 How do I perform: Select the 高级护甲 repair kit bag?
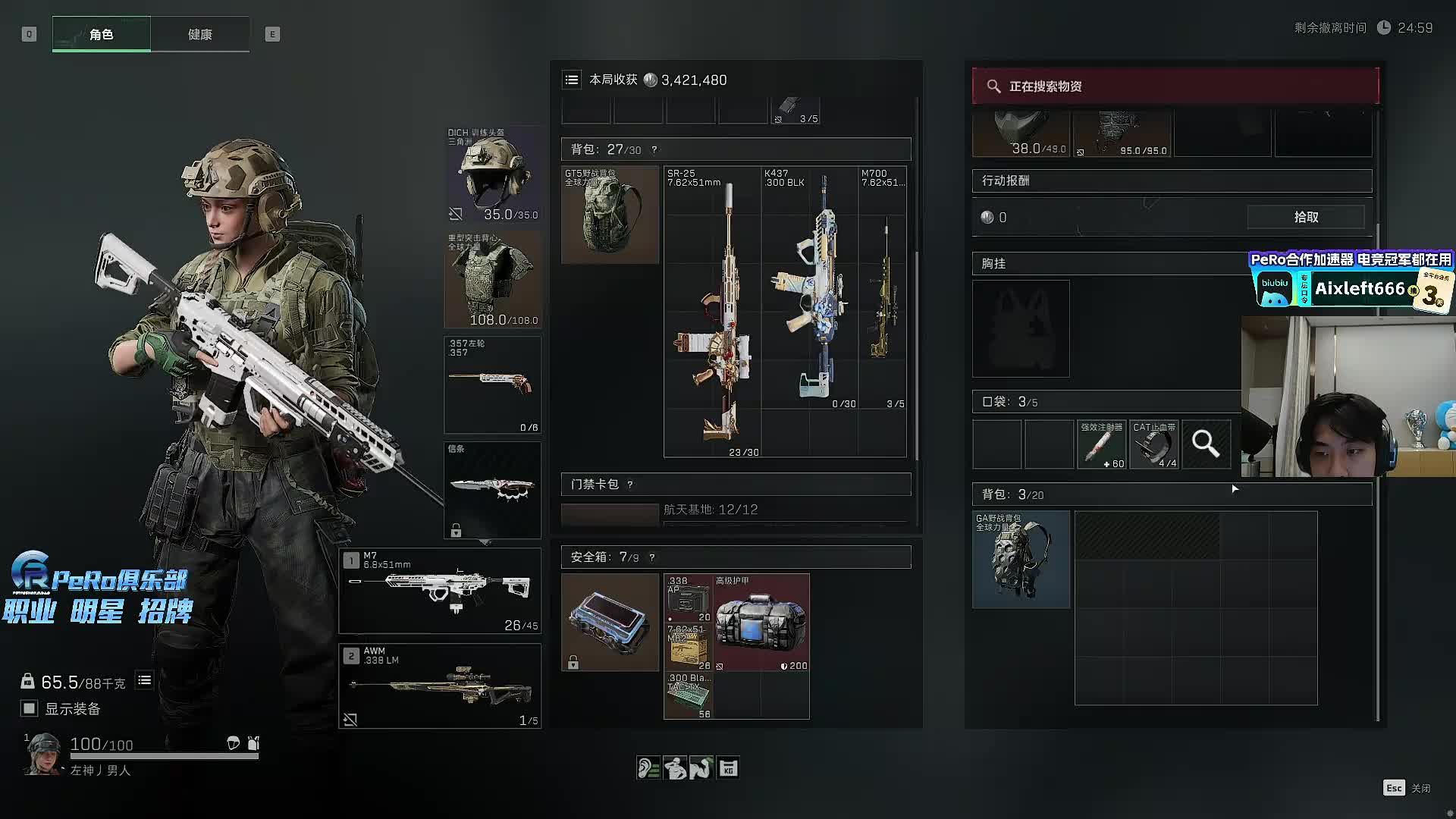[x=761, y=623]
